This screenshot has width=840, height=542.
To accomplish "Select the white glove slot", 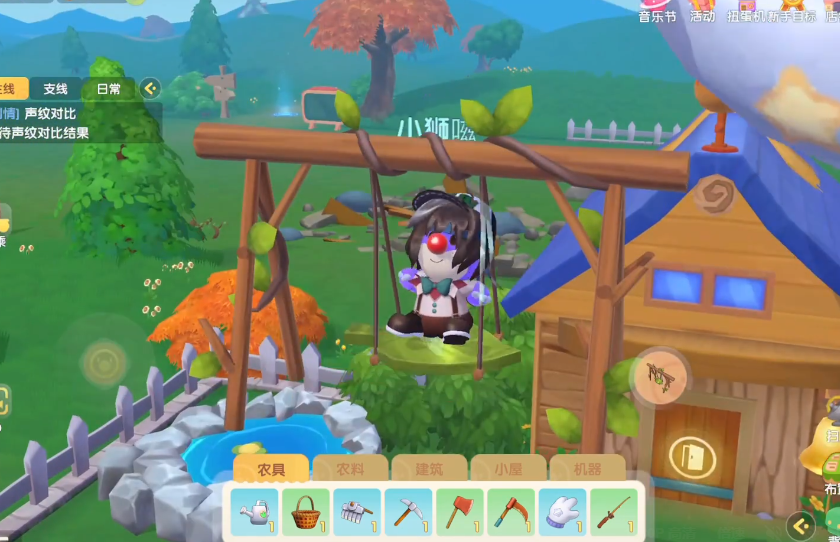I will click(562, 512).
